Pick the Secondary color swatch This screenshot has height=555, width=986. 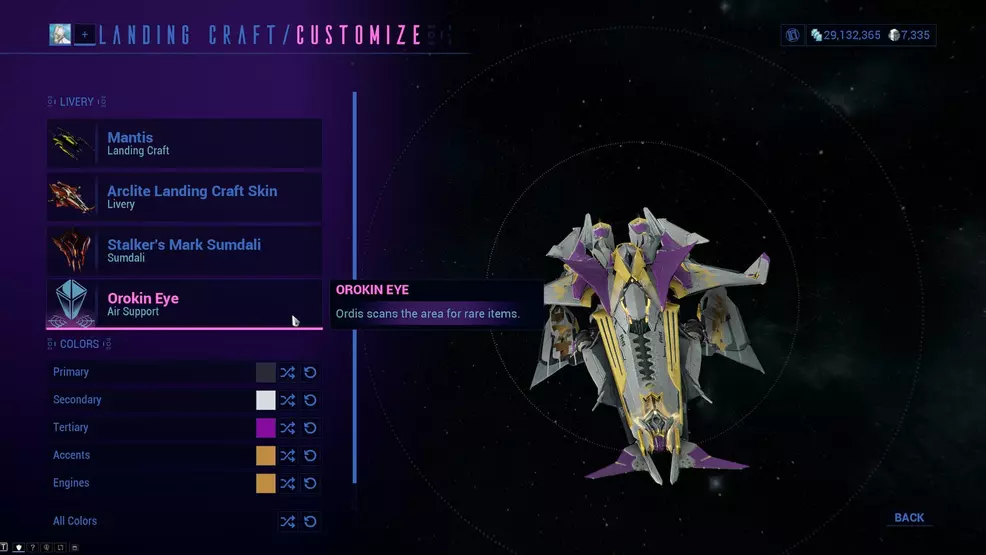click(265, 400)
